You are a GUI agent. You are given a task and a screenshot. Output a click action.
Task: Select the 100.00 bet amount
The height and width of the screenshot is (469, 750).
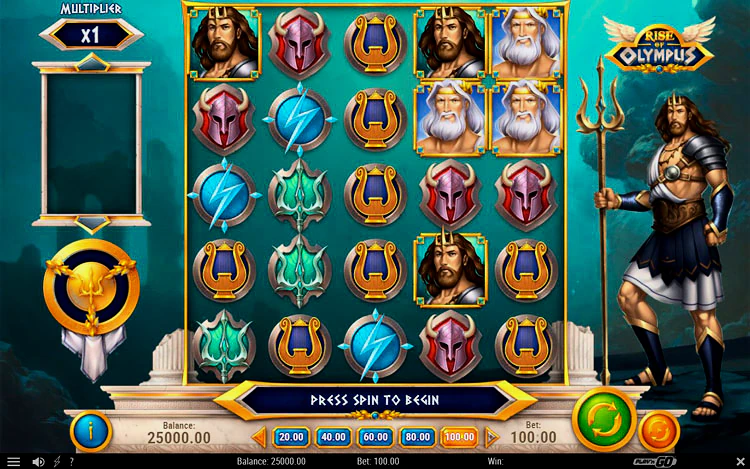(459, 437)
